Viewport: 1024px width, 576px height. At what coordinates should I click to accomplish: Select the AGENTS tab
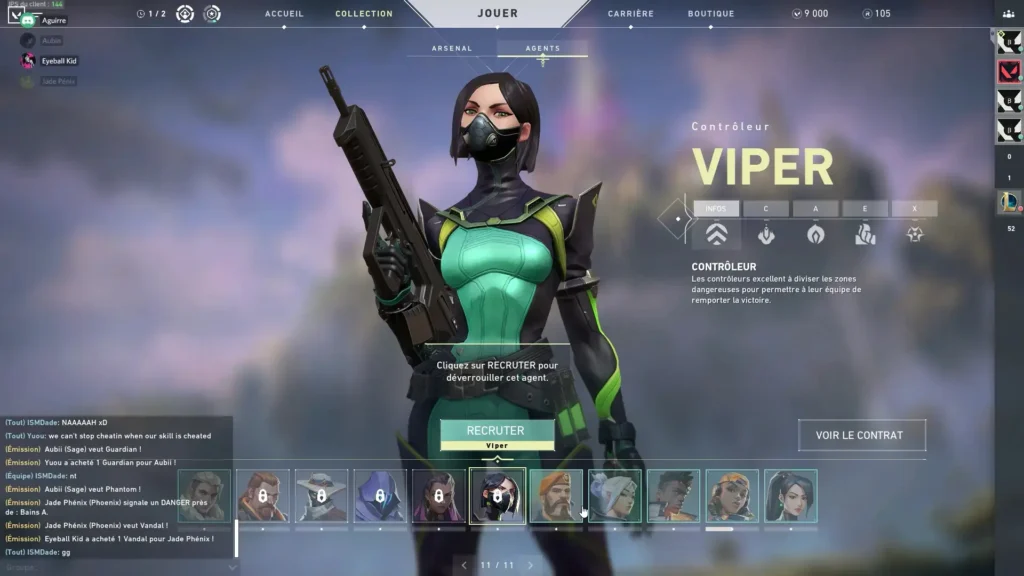[x=542, y=48]
